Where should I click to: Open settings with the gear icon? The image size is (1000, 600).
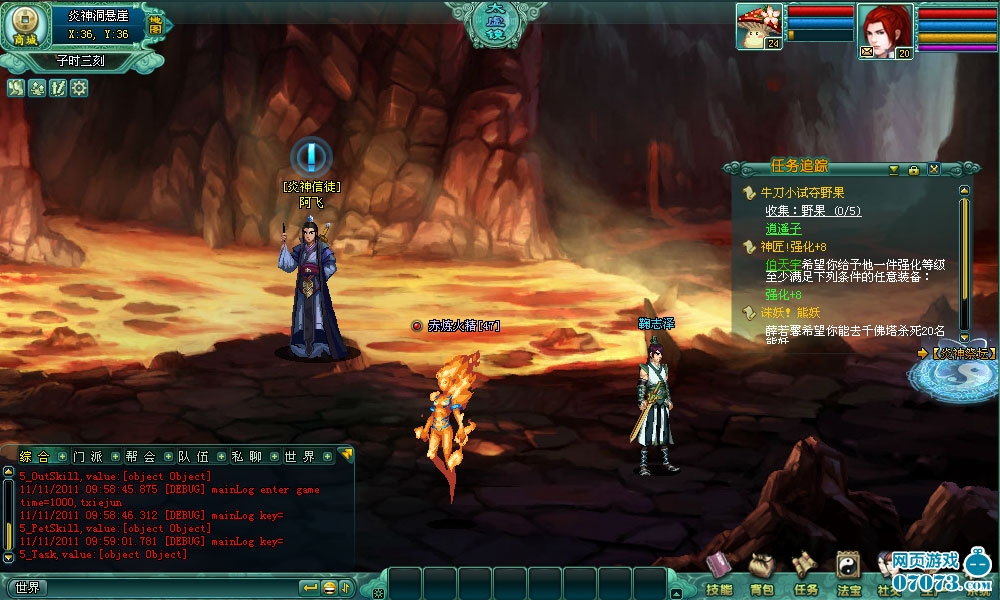click(x=79, y=88)
